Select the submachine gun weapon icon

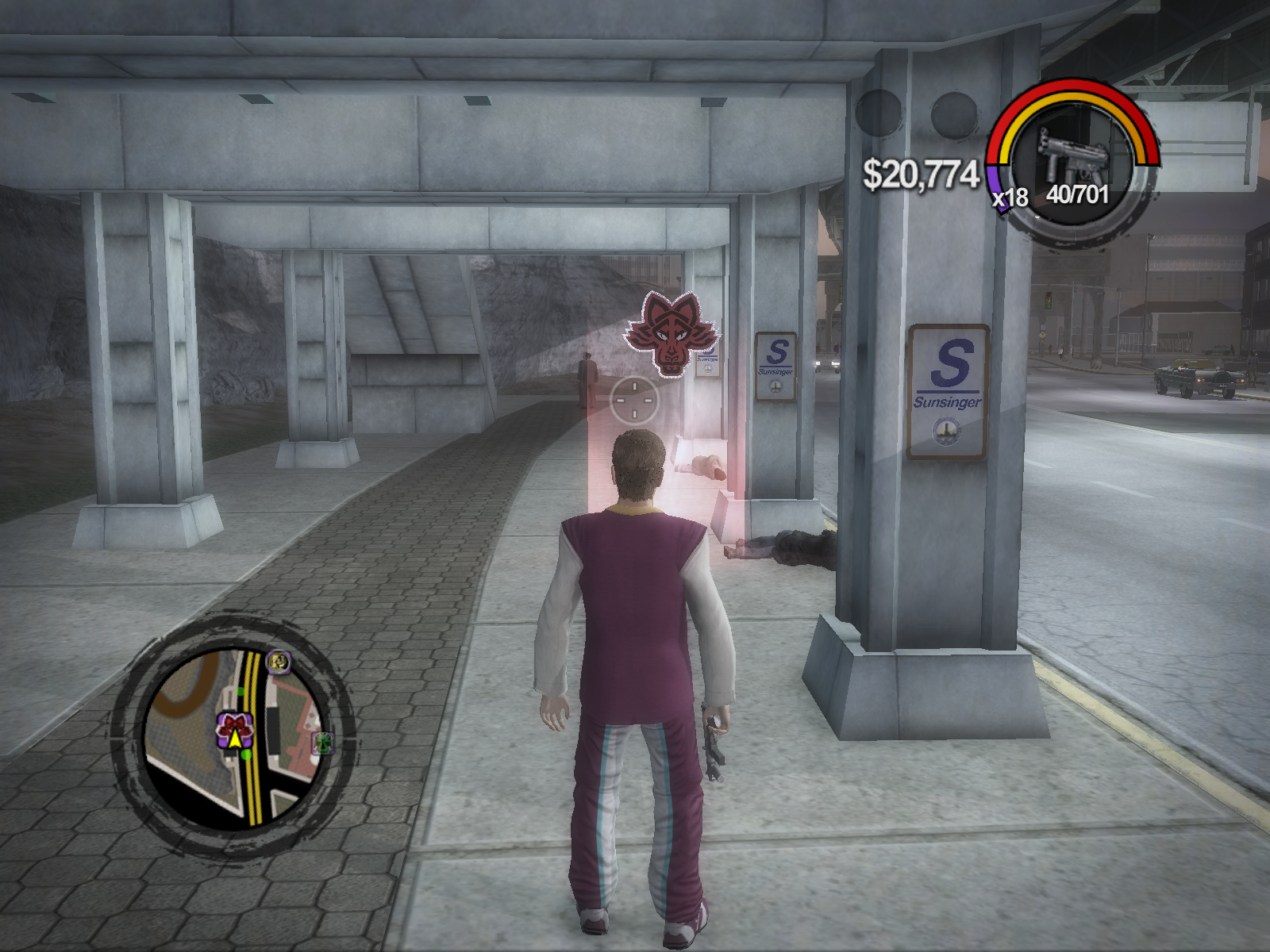[1070, 155]
